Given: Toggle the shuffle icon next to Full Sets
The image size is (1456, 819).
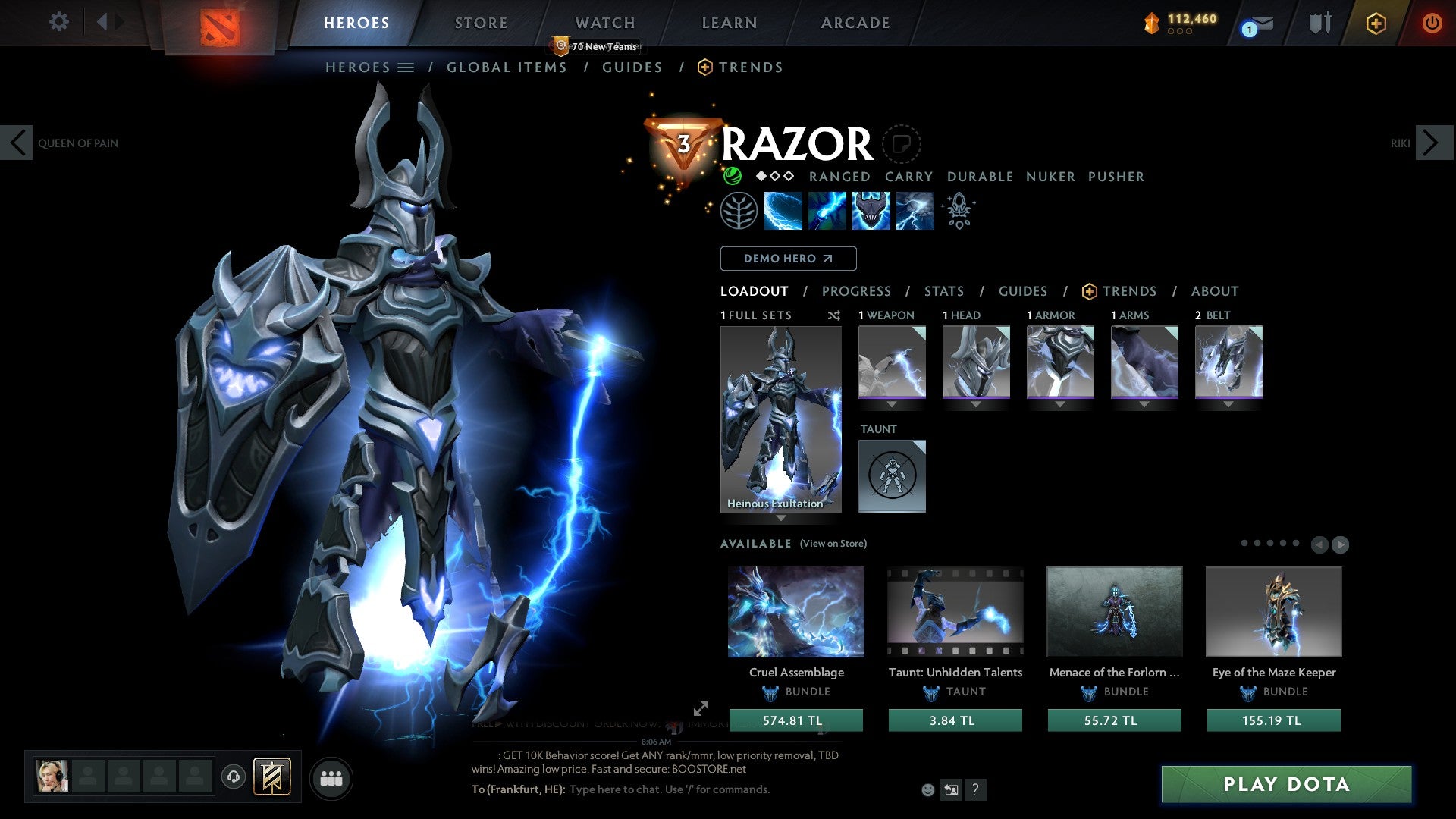Looking at the screenshot, I should 833,315.
